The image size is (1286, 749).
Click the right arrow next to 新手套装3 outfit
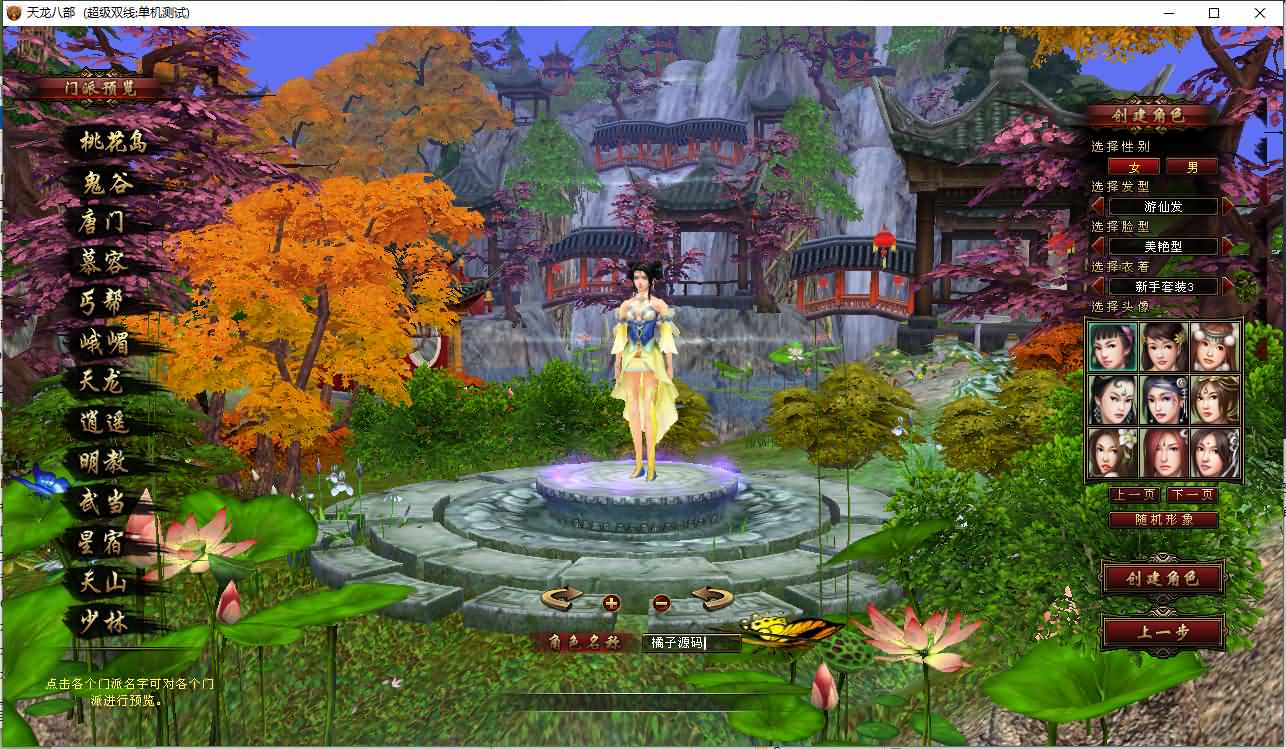pos(1226,286)
